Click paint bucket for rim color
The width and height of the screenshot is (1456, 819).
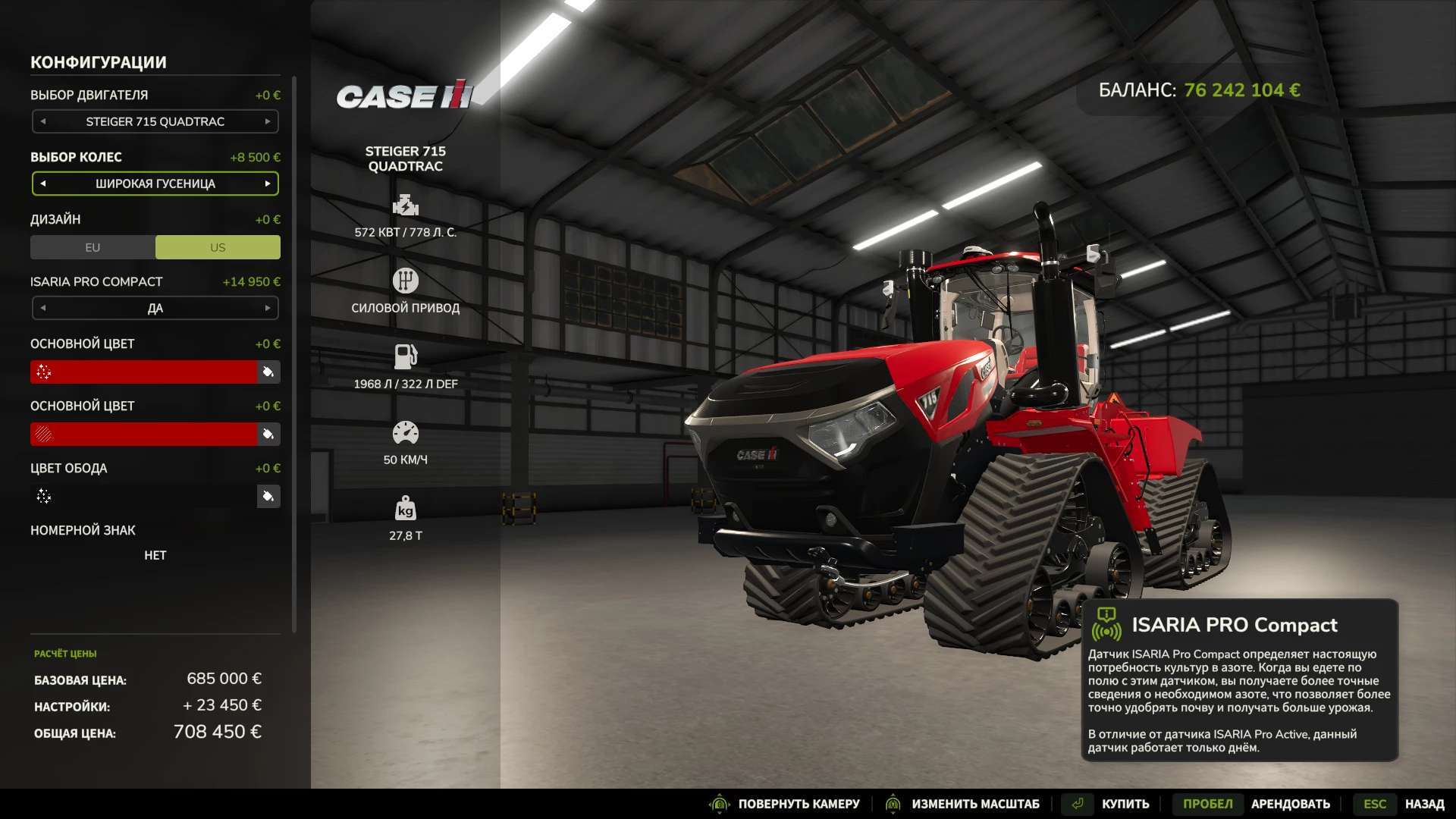[x=268, y=496]
